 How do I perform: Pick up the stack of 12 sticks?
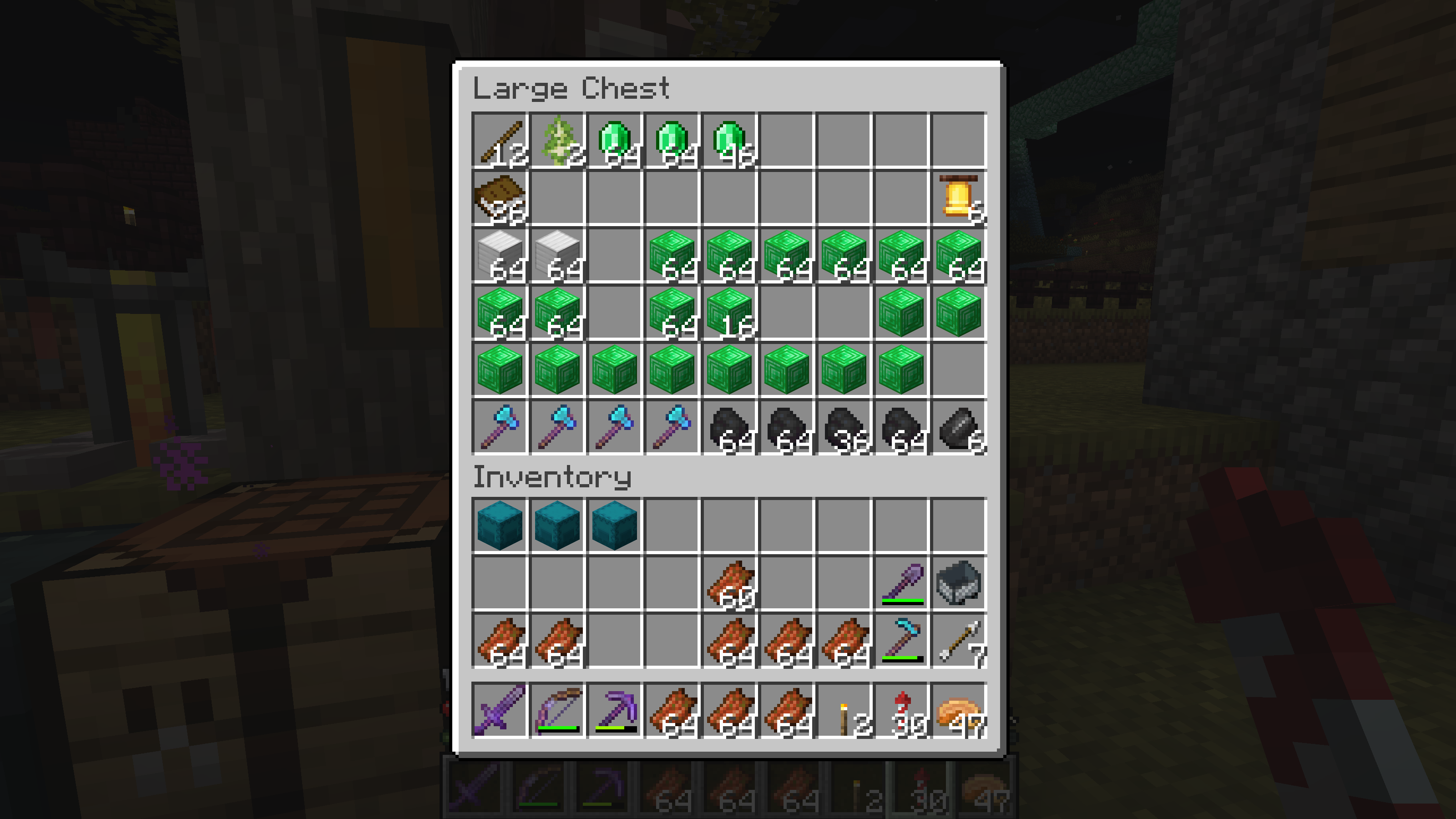coord(500,140)
